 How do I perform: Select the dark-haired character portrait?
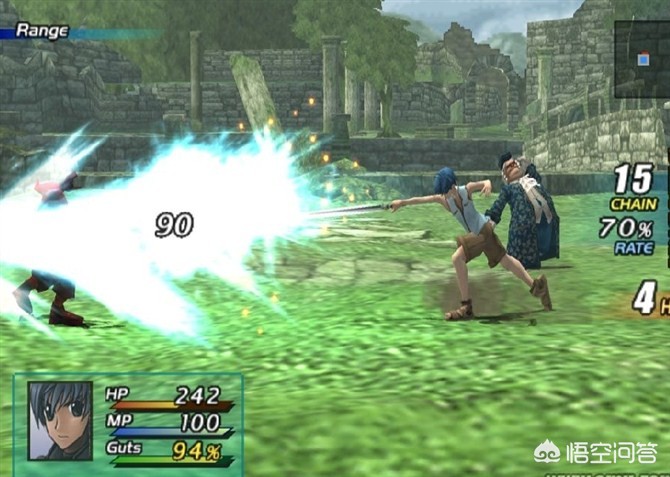(x=60, y=420)
